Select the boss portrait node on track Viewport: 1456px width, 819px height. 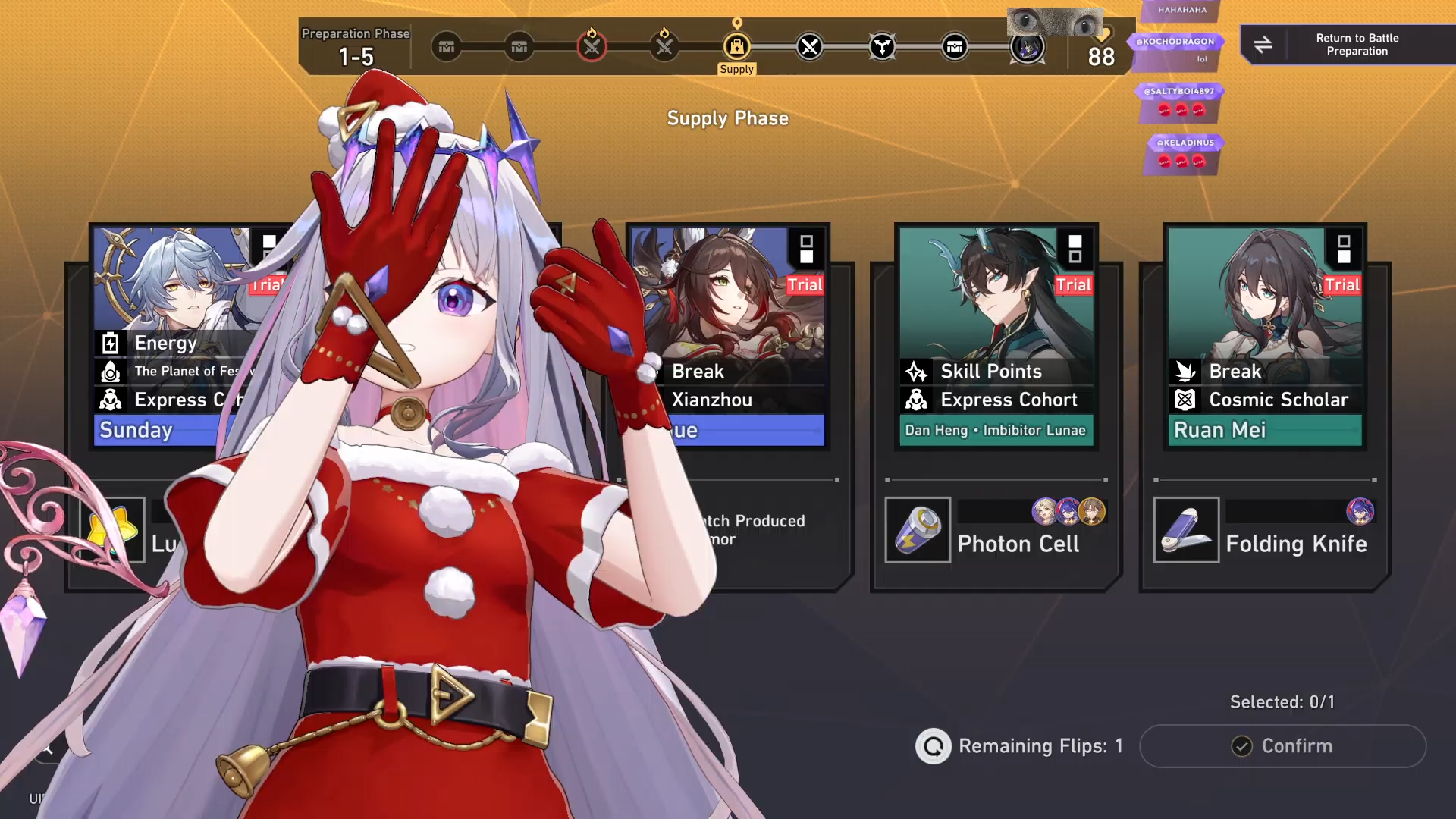click(1028, 47)
